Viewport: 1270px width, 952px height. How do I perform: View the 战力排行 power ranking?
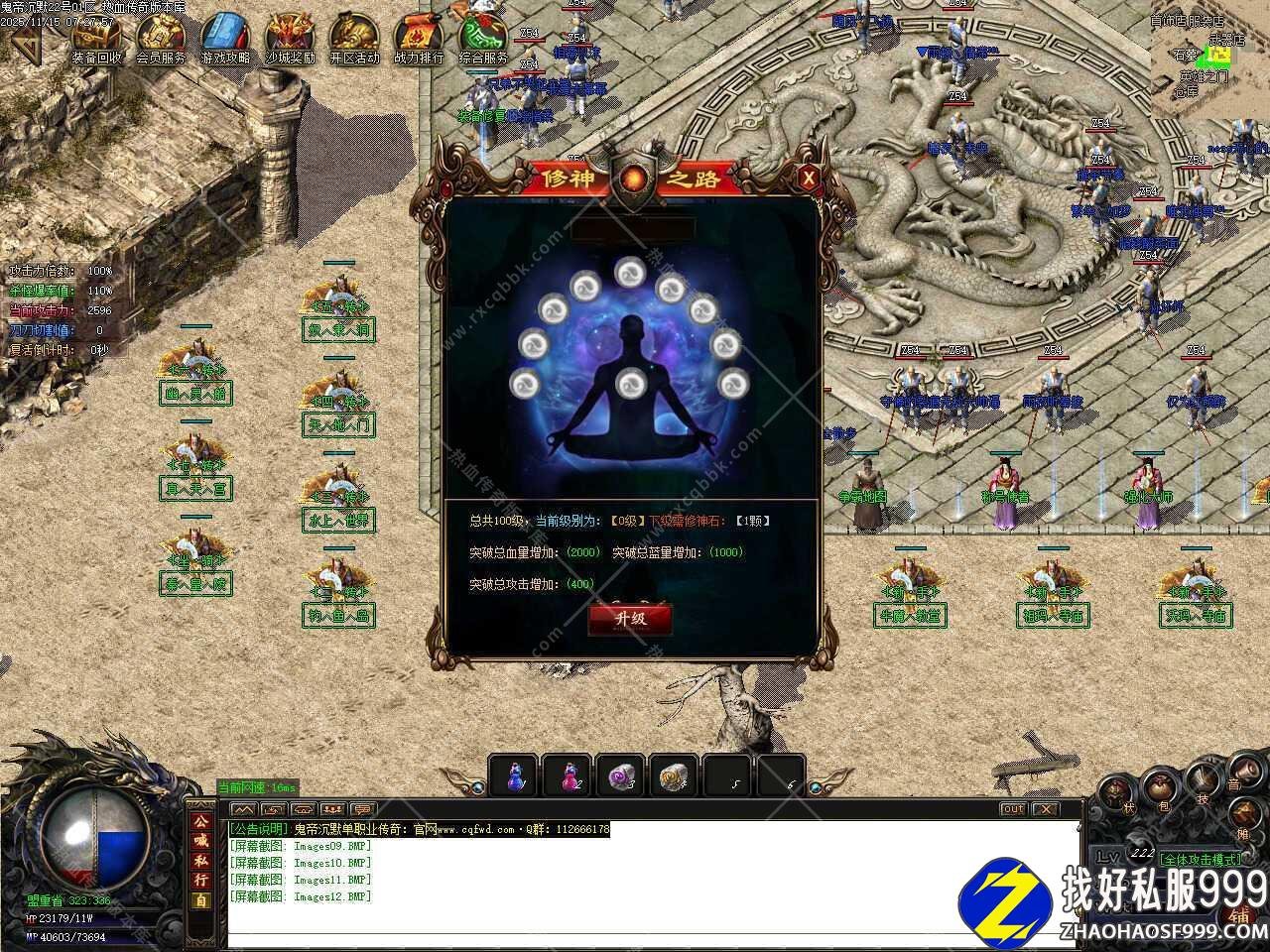[x=419, y=40]
